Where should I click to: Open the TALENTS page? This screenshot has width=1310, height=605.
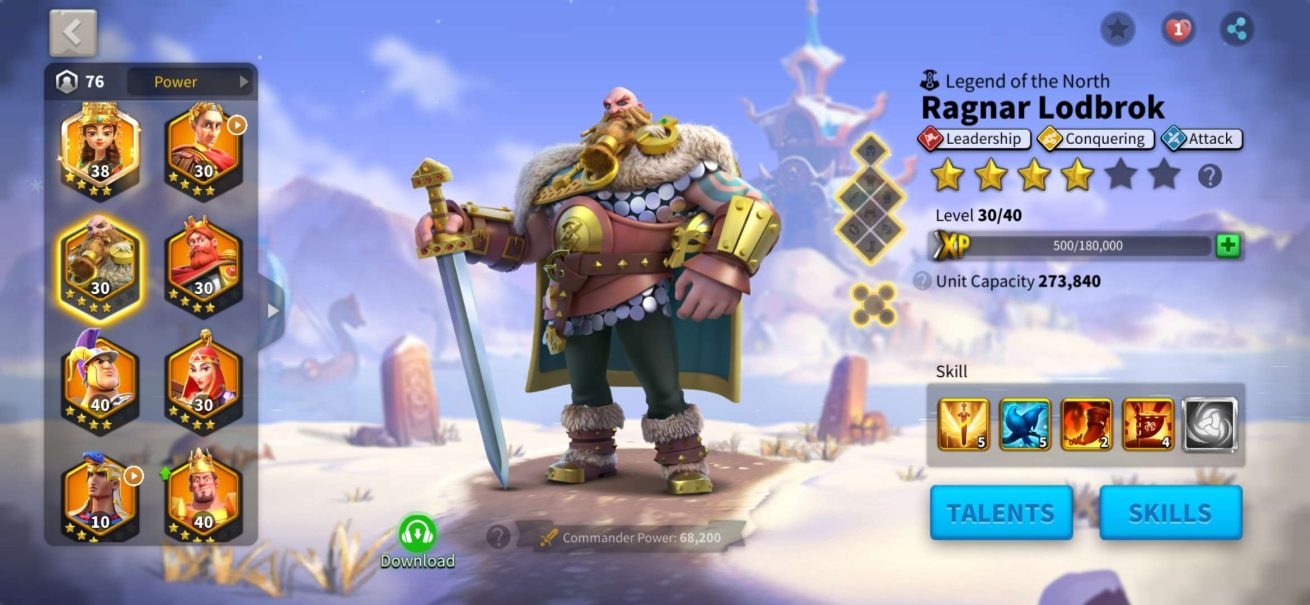coord(1000,513)
